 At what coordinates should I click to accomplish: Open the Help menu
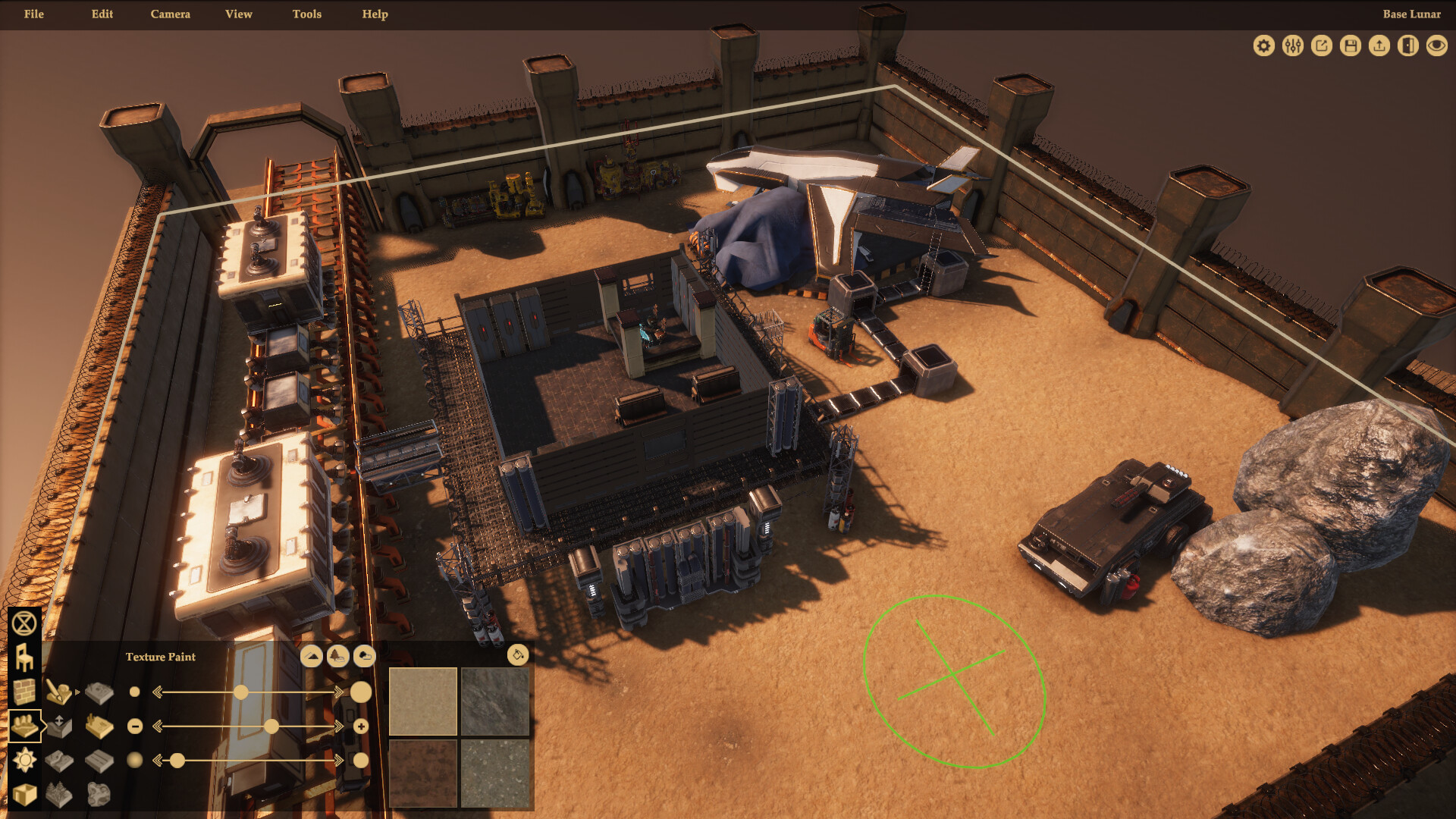point(375,14)
